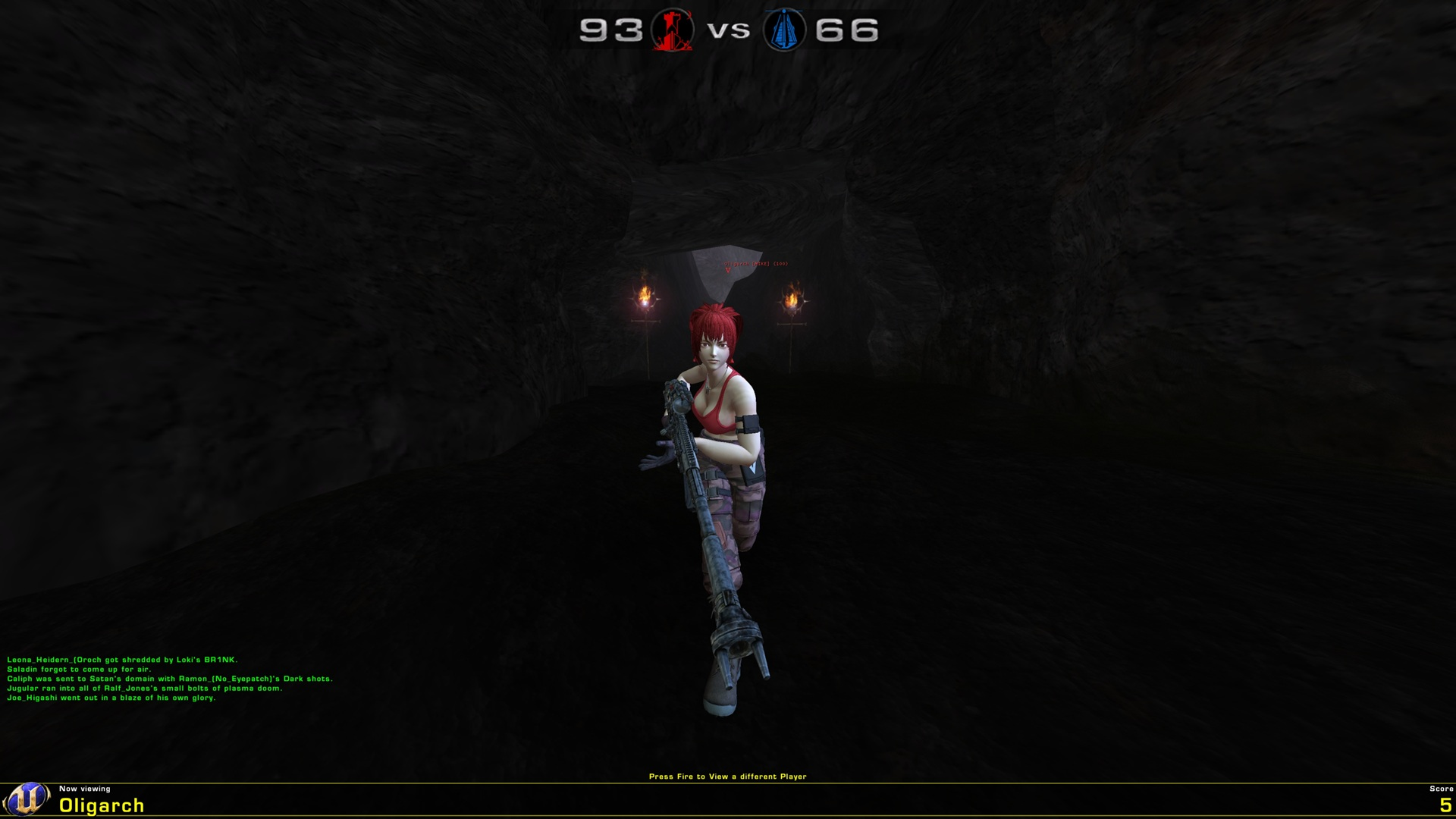Screen dimensions: 1456x819
Task: Click the kill message about Joe_Higashi
Action: click(111, 699)
